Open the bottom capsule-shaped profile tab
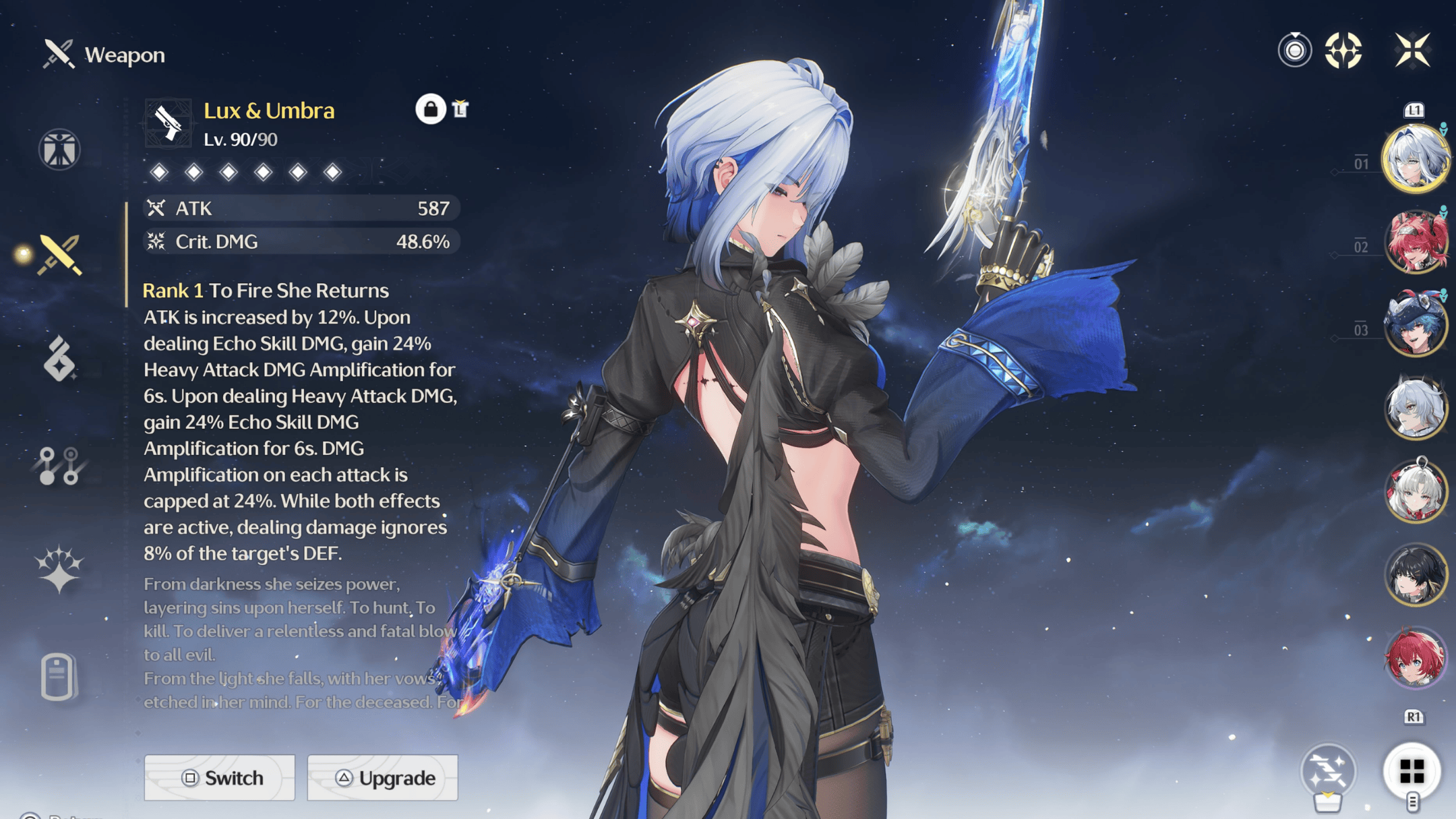 (x=58, y=675)
